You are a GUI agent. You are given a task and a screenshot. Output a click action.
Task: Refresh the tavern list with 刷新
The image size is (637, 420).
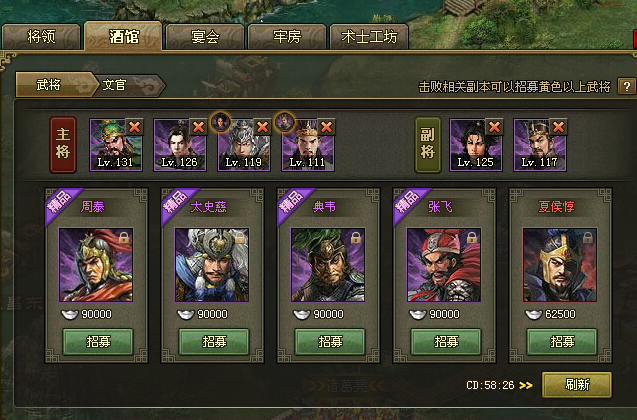(576, 384)
